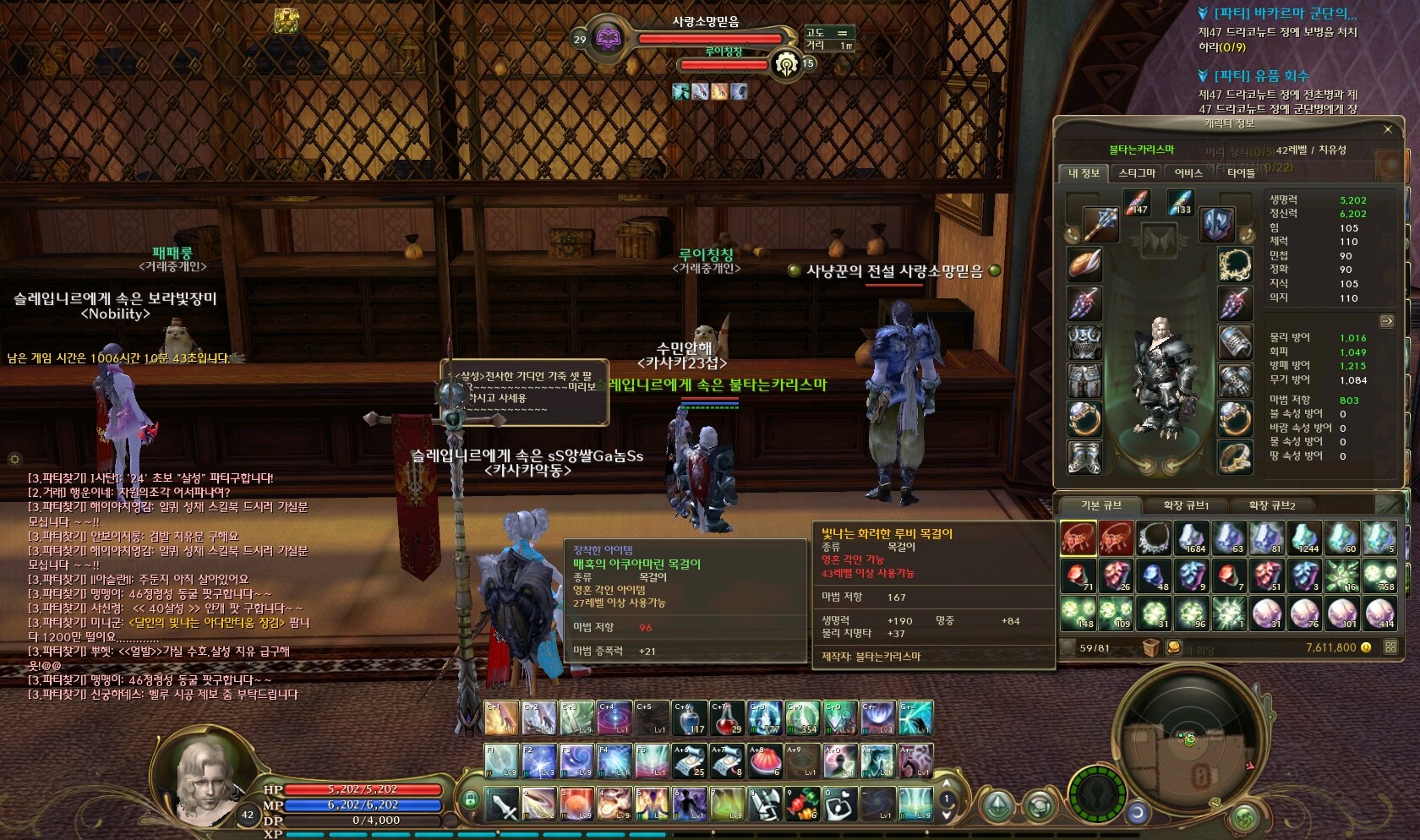
Task: Select the equipped mace weapon slot
Action: click(x=1100, y=223)
